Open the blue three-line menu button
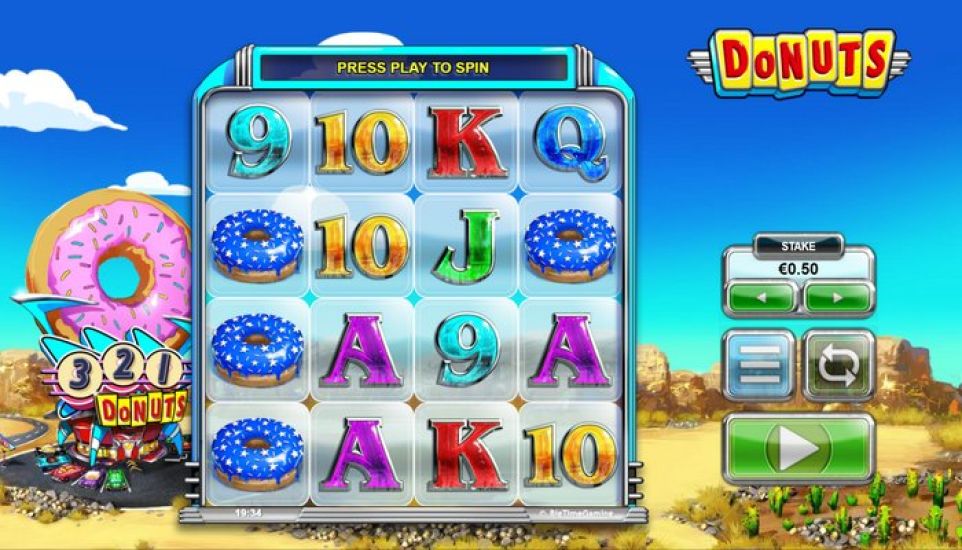The image size is (962, 550). [759, 365]
